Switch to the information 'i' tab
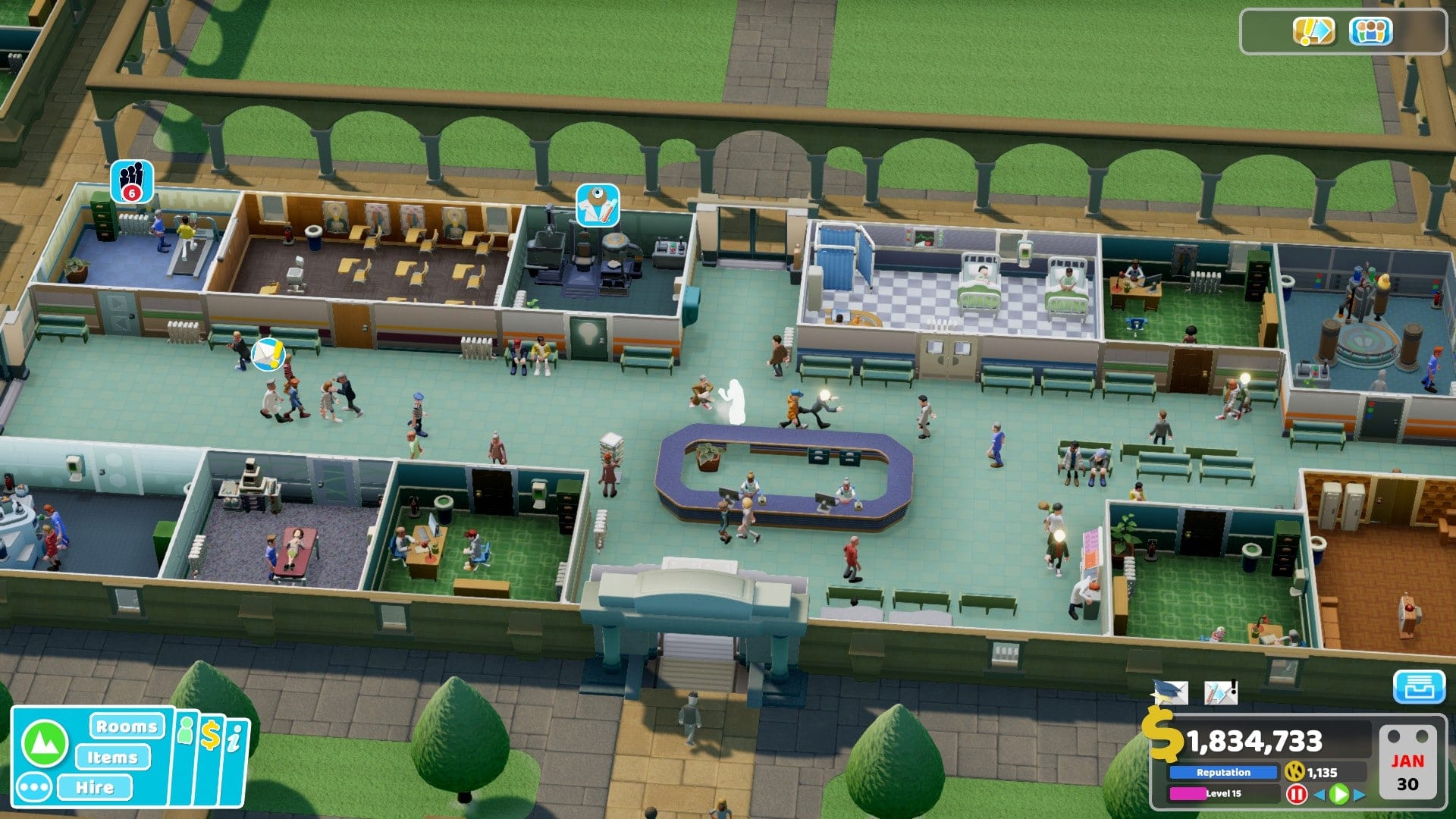1456x819 pixels. pos(234,739)
